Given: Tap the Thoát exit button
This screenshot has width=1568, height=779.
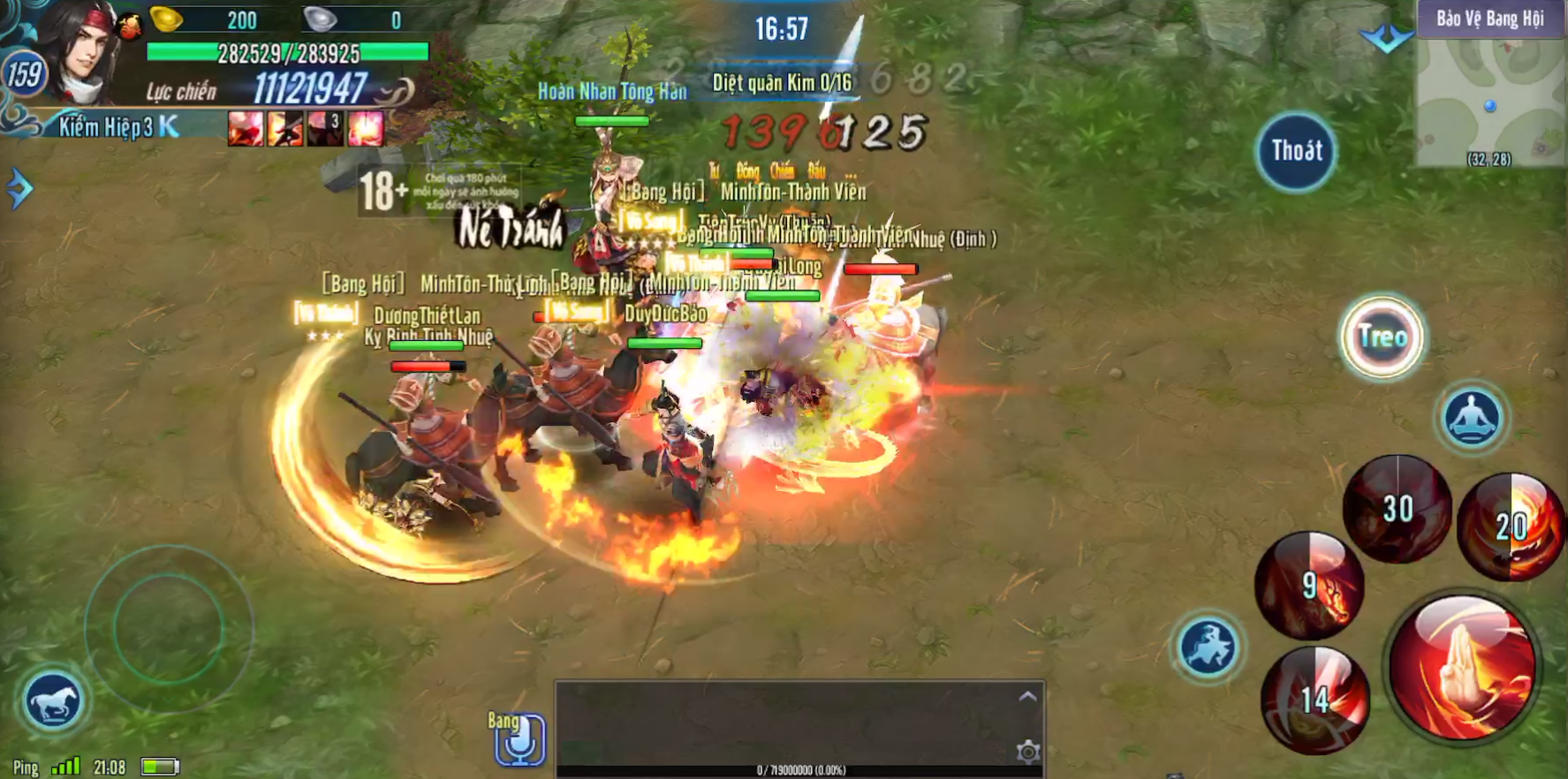Looking at the screenshot, I should coord(1295,151).
